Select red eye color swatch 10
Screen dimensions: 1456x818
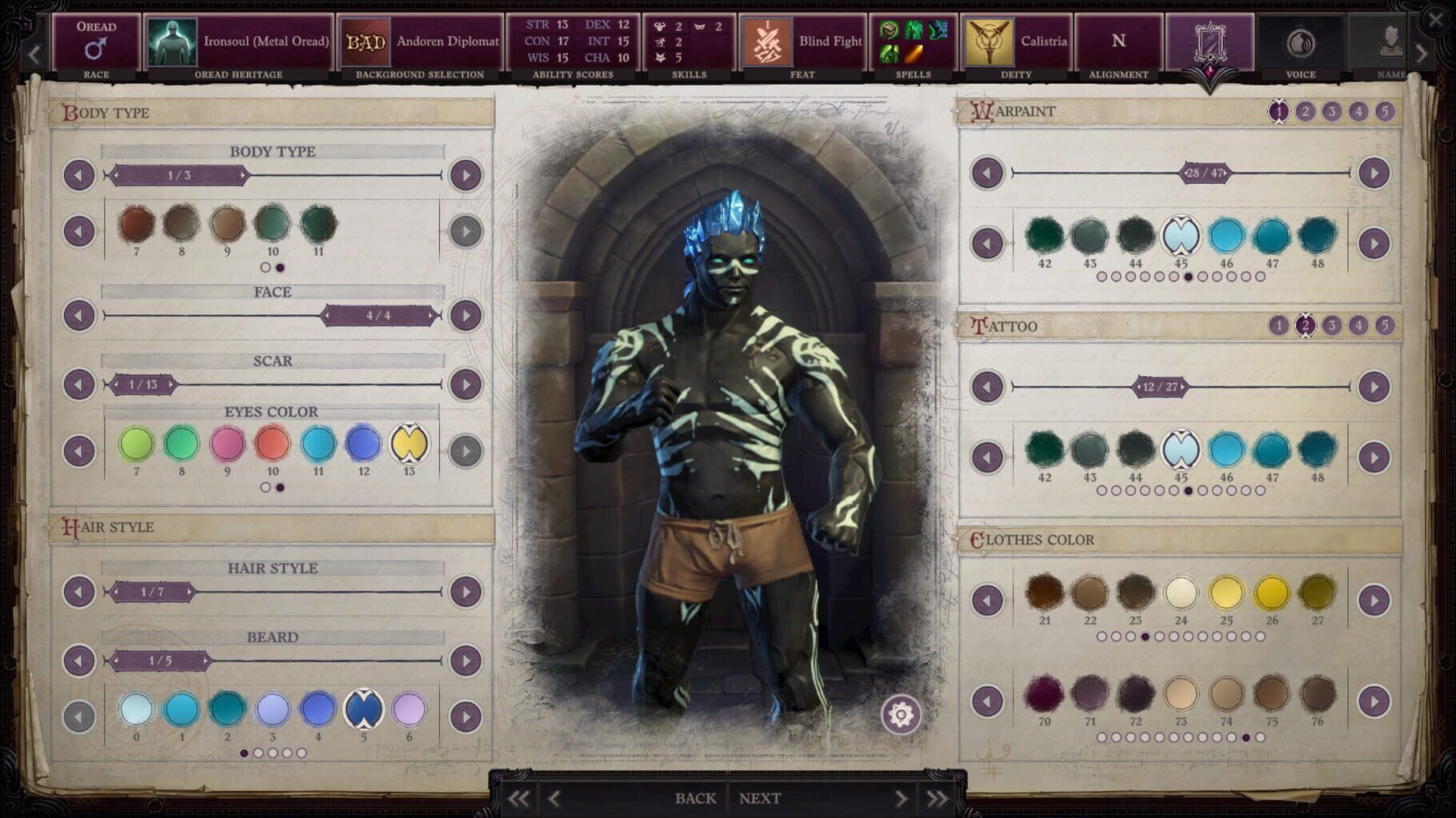(271, 445)
